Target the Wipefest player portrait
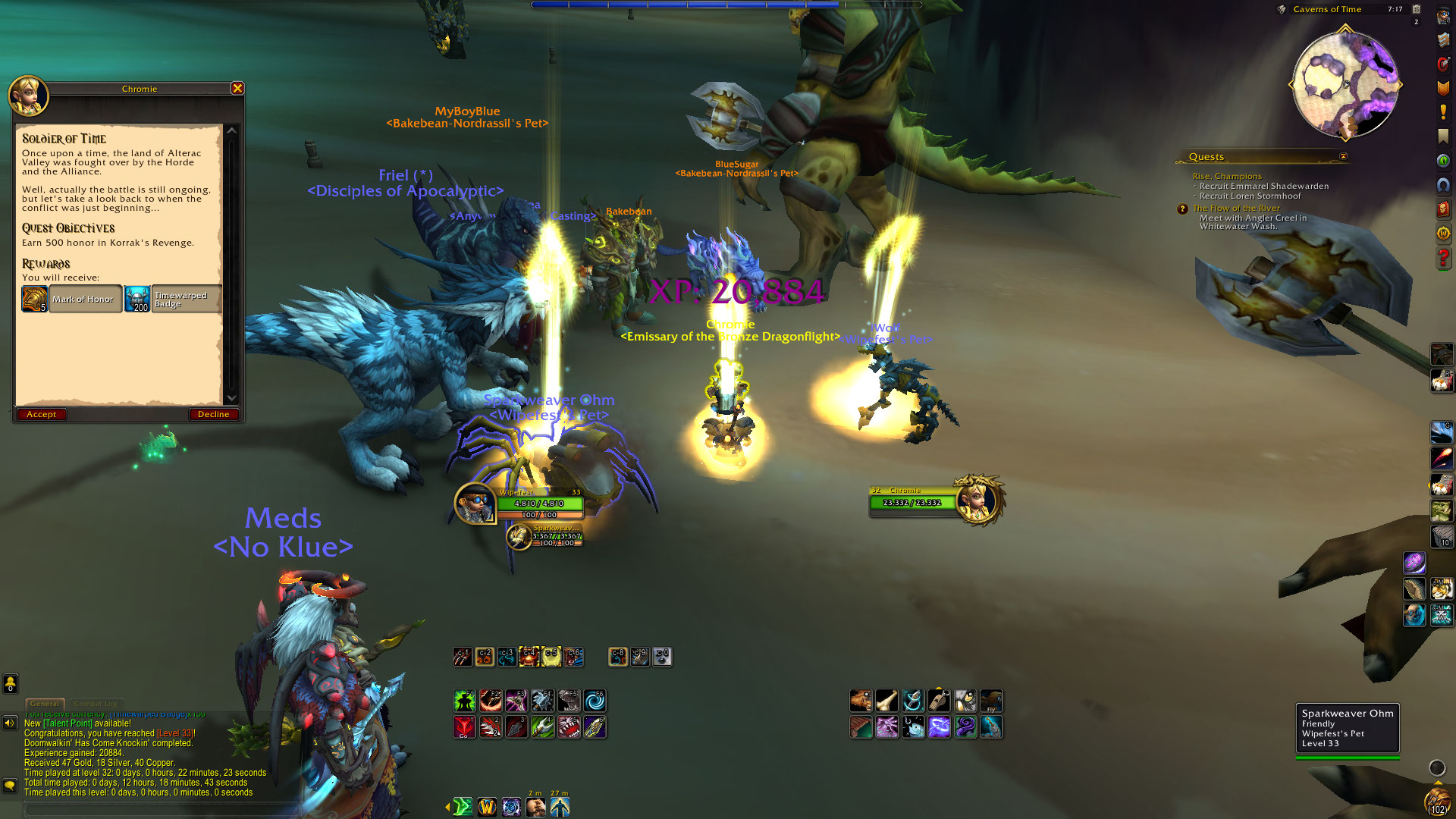This screenshot has height=819, width=1456. 475,503
